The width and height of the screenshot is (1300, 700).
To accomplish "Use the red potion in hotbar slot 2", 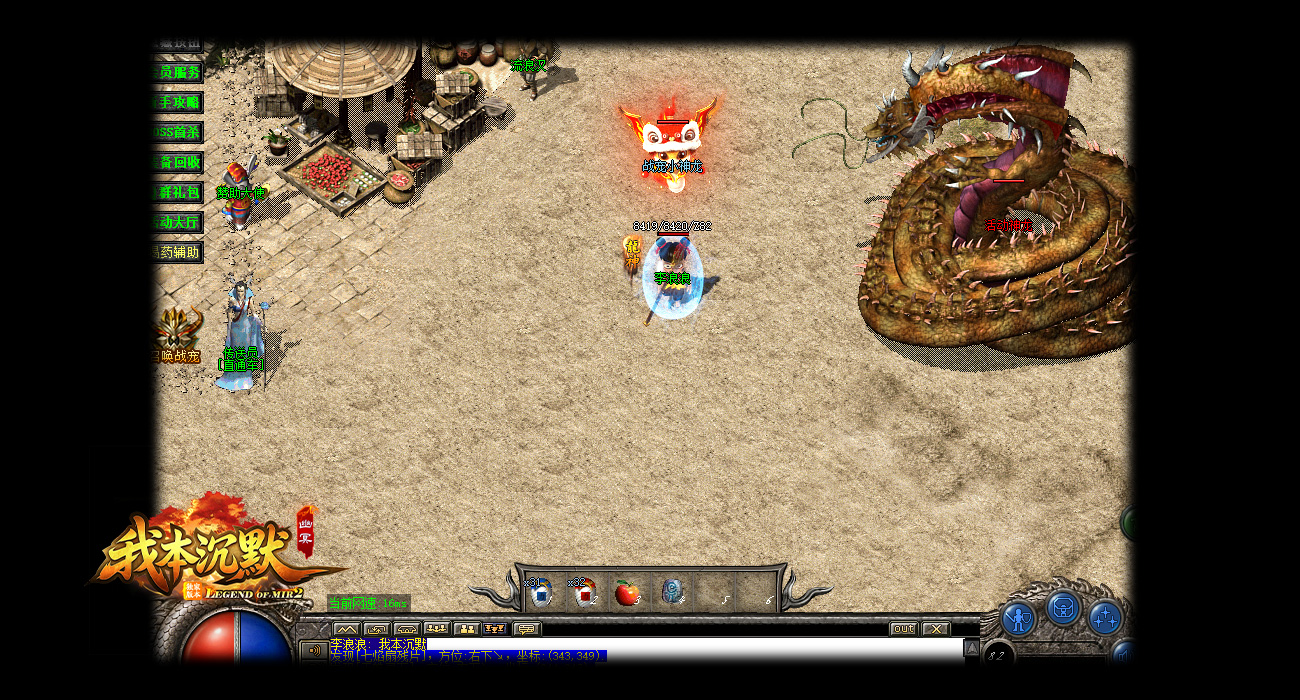I will [585, 593].
